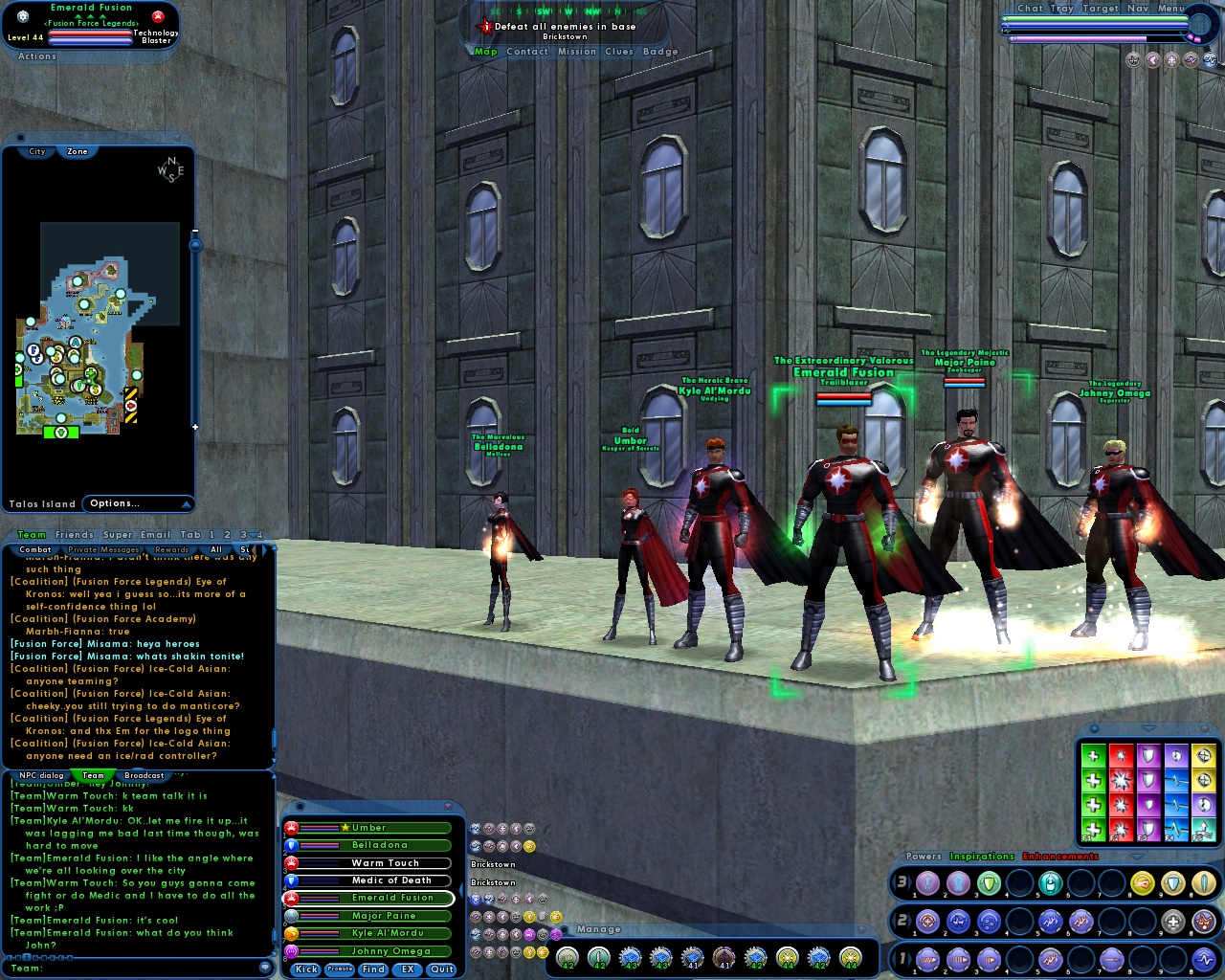The height and width of the screenshot is (980, 1225).
Task: Toggle the Powers view of the tray panel
Action: pyautogui.click(x=924, y=856)
